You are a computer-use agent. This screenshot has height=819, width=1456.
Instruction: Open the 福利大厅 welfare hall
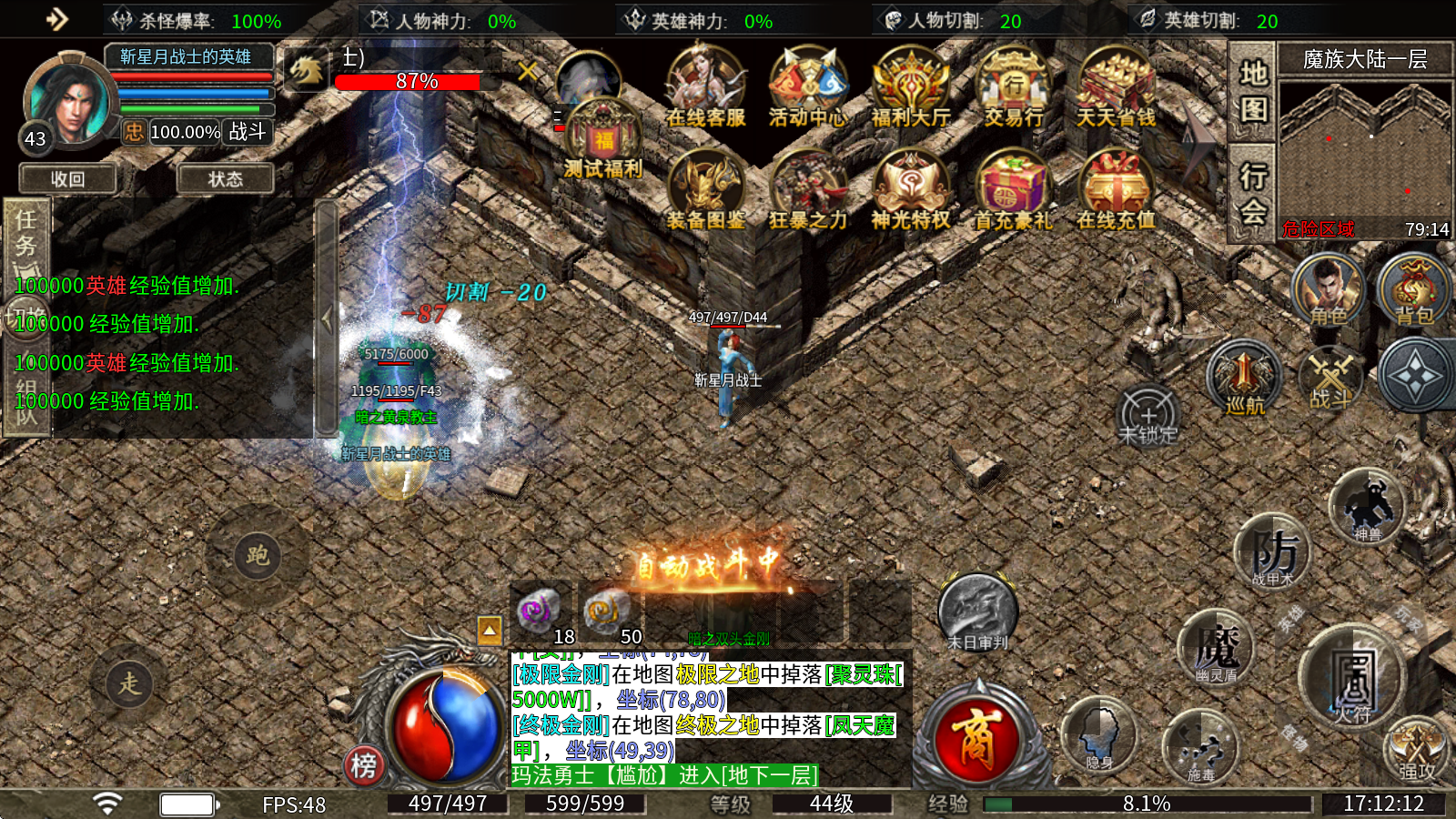911,88
